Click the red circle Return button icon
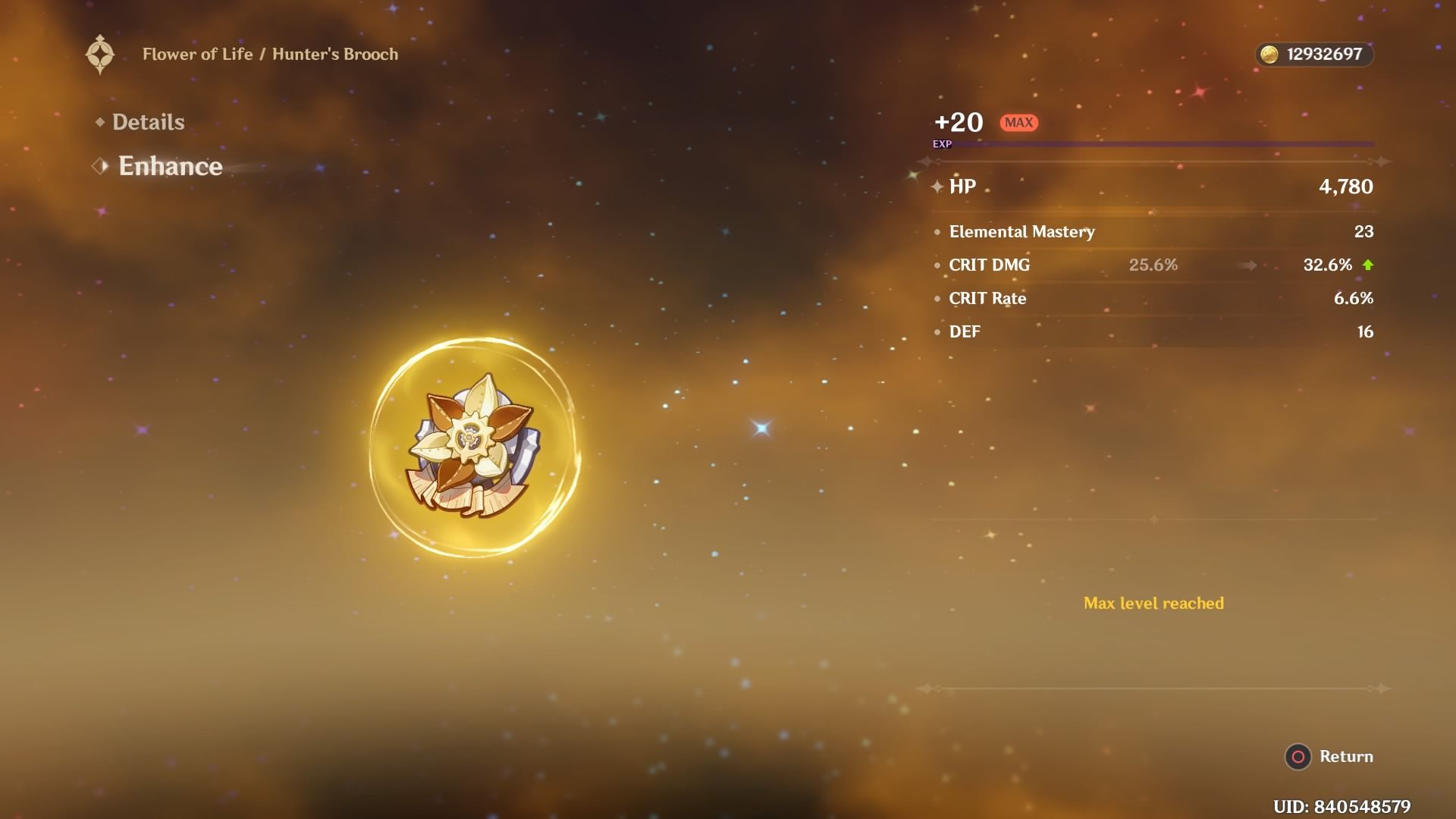Image resolution: width=1456 pixels, height=819 pixels. point(1300,756)
